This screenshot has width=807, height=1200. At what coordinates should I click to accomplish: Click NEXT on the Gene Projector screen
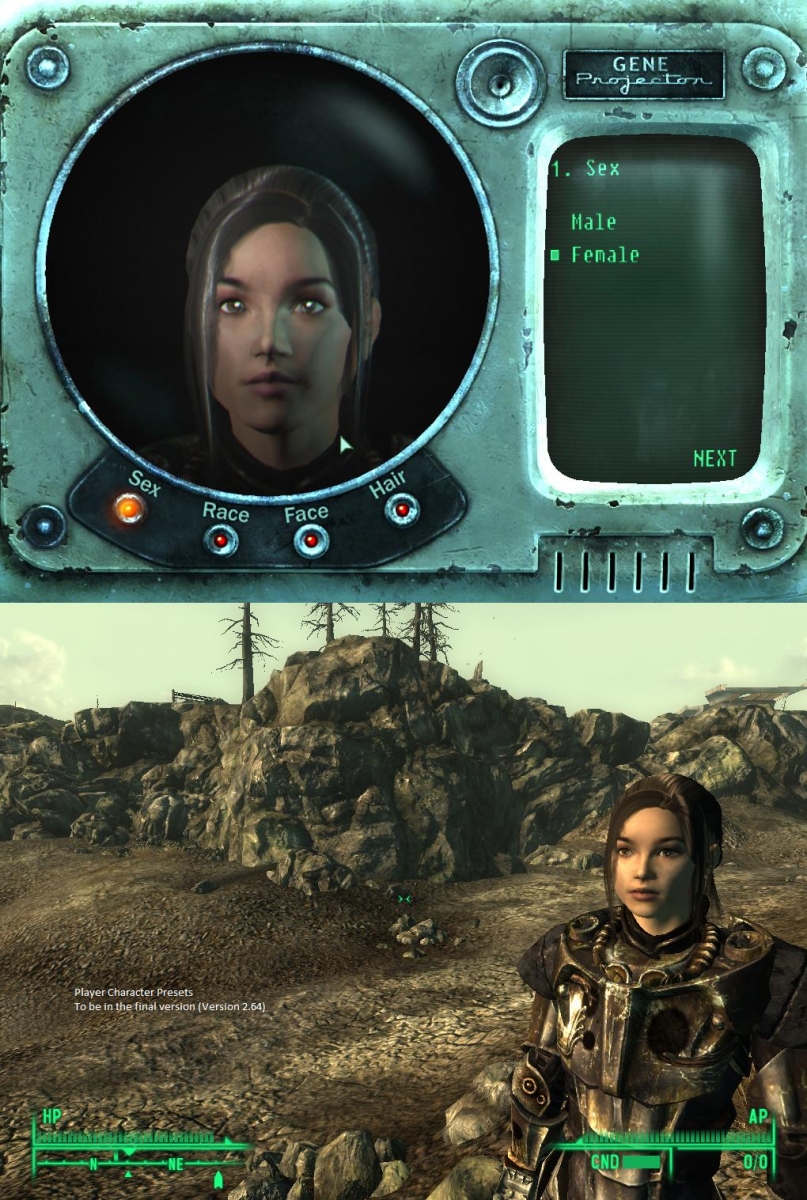tap(714, 459)
